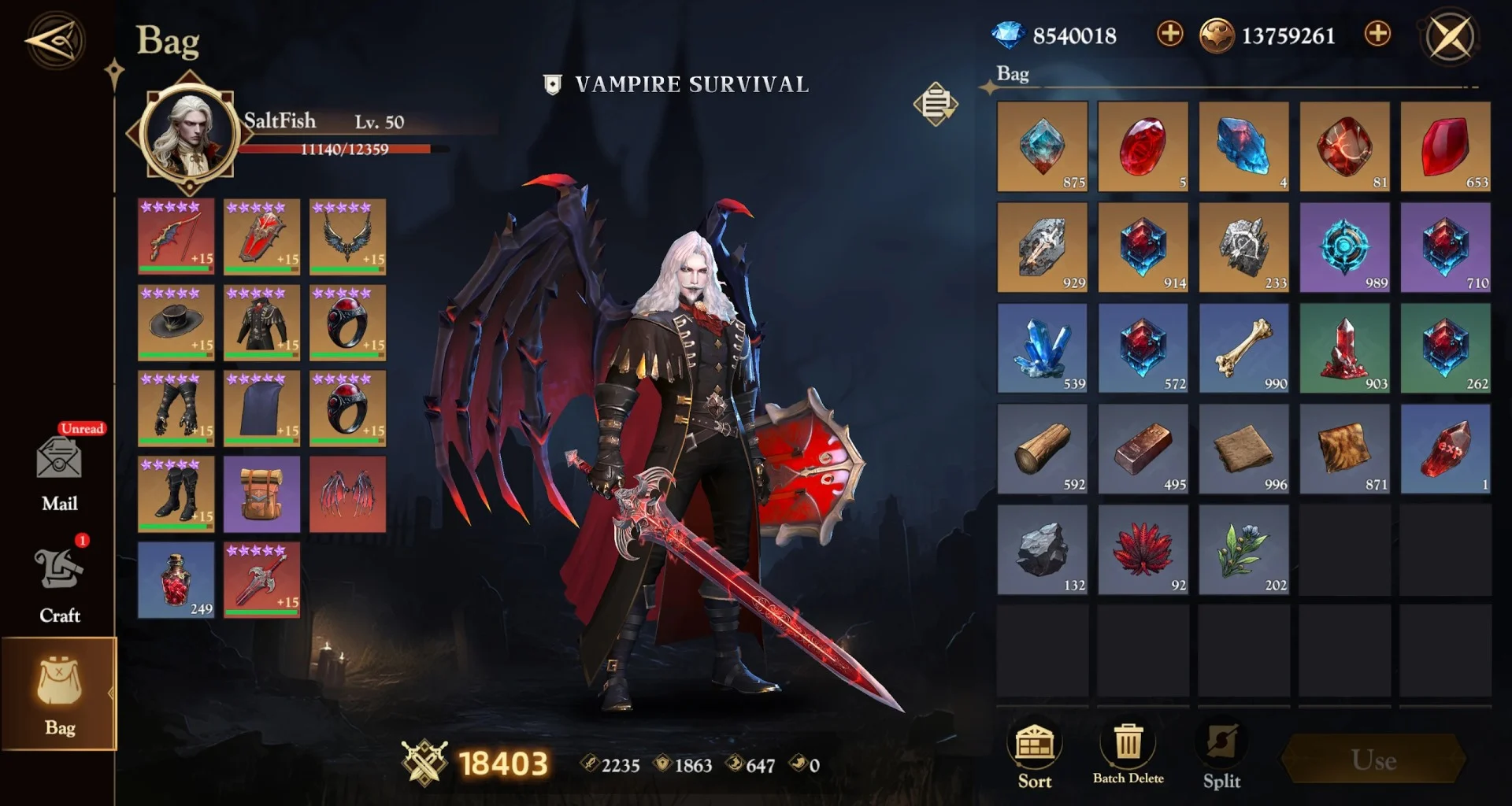Select the purple backpack item
This screenshot has height=806, width=1512.
[x=261, y=495]
